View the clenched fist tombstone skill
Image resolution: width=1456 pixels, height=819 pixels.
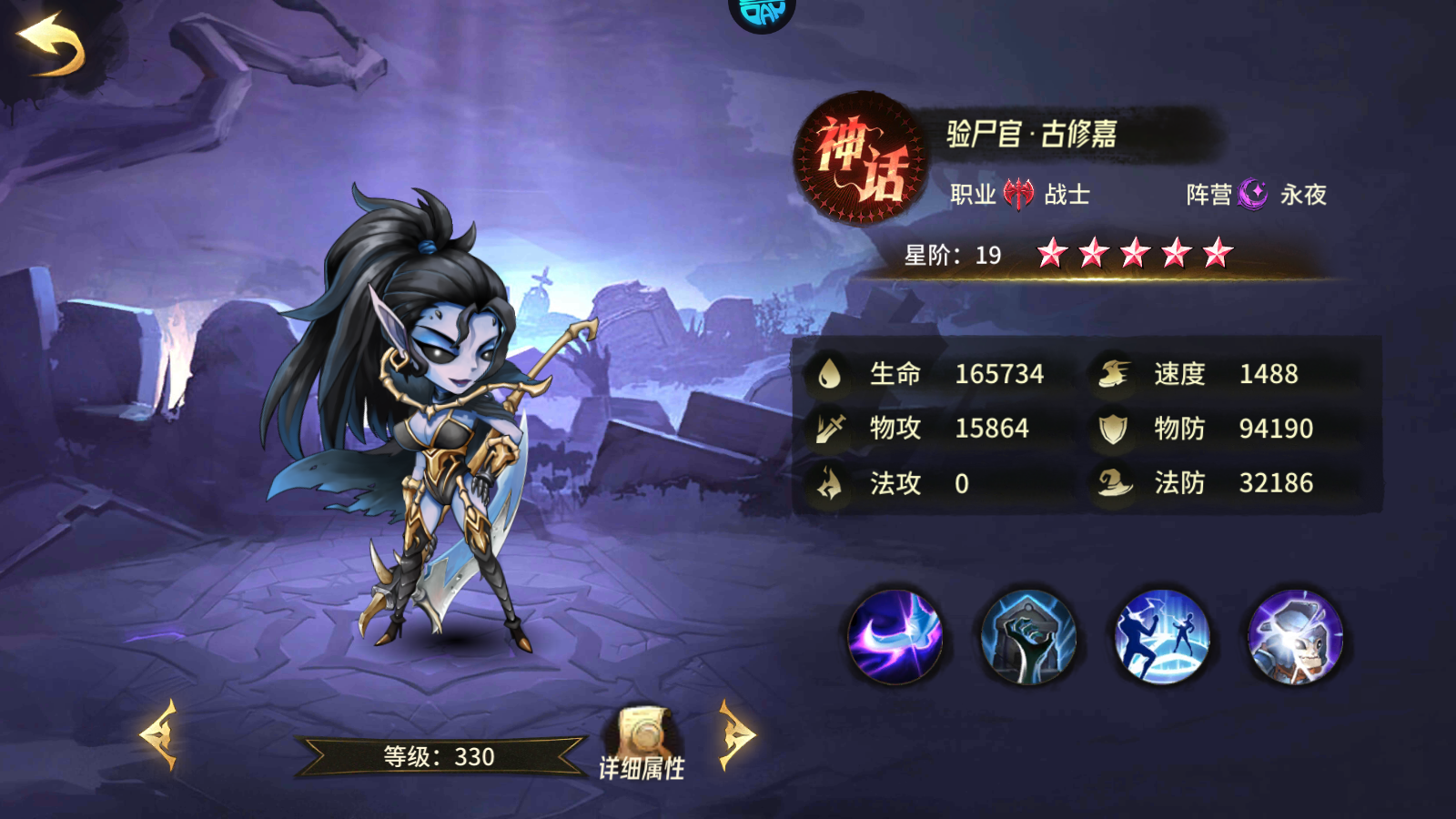click(1028, 637)
